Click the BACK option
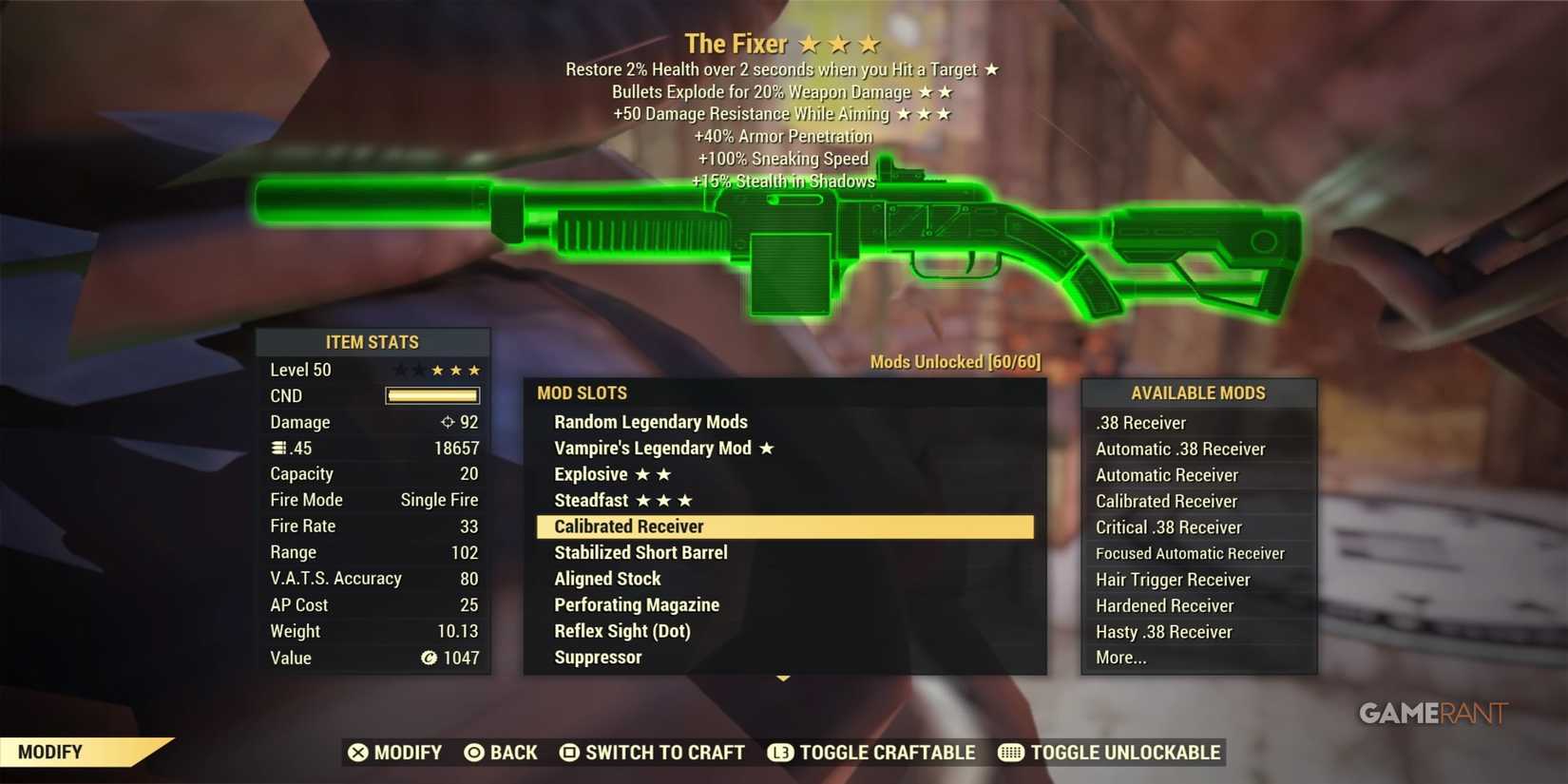The height and width of the screenshot is (784, 1568). tap(513, 752)
